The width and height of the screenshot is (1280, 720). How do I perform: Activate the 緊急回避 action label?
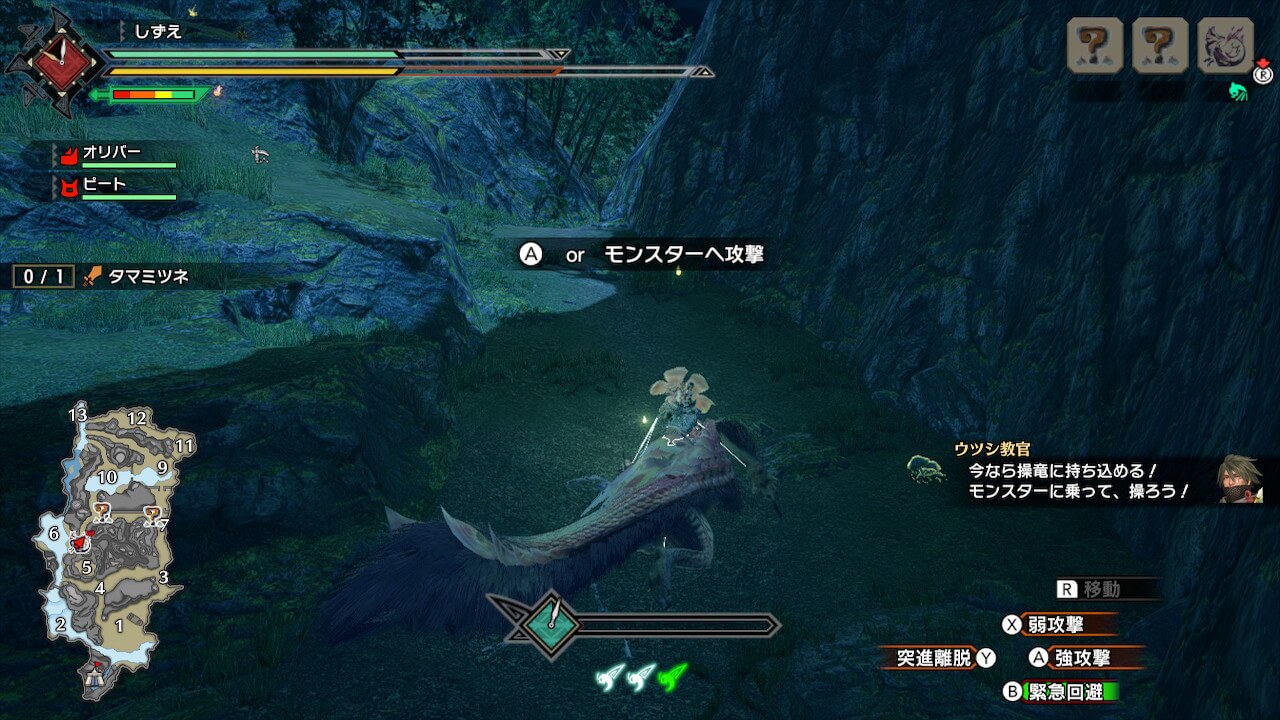tap(1068, 692)
